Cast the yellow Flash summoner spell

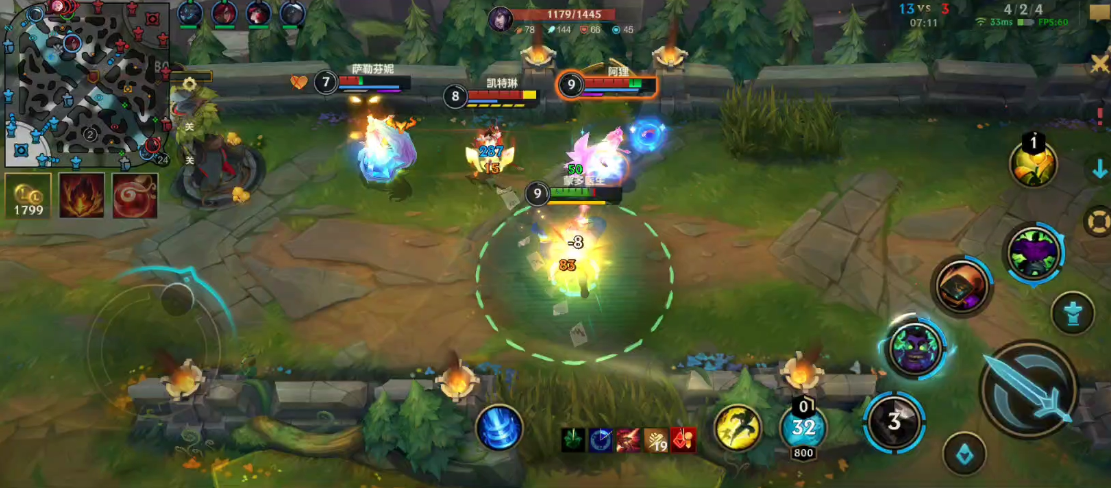click(737, 427)
